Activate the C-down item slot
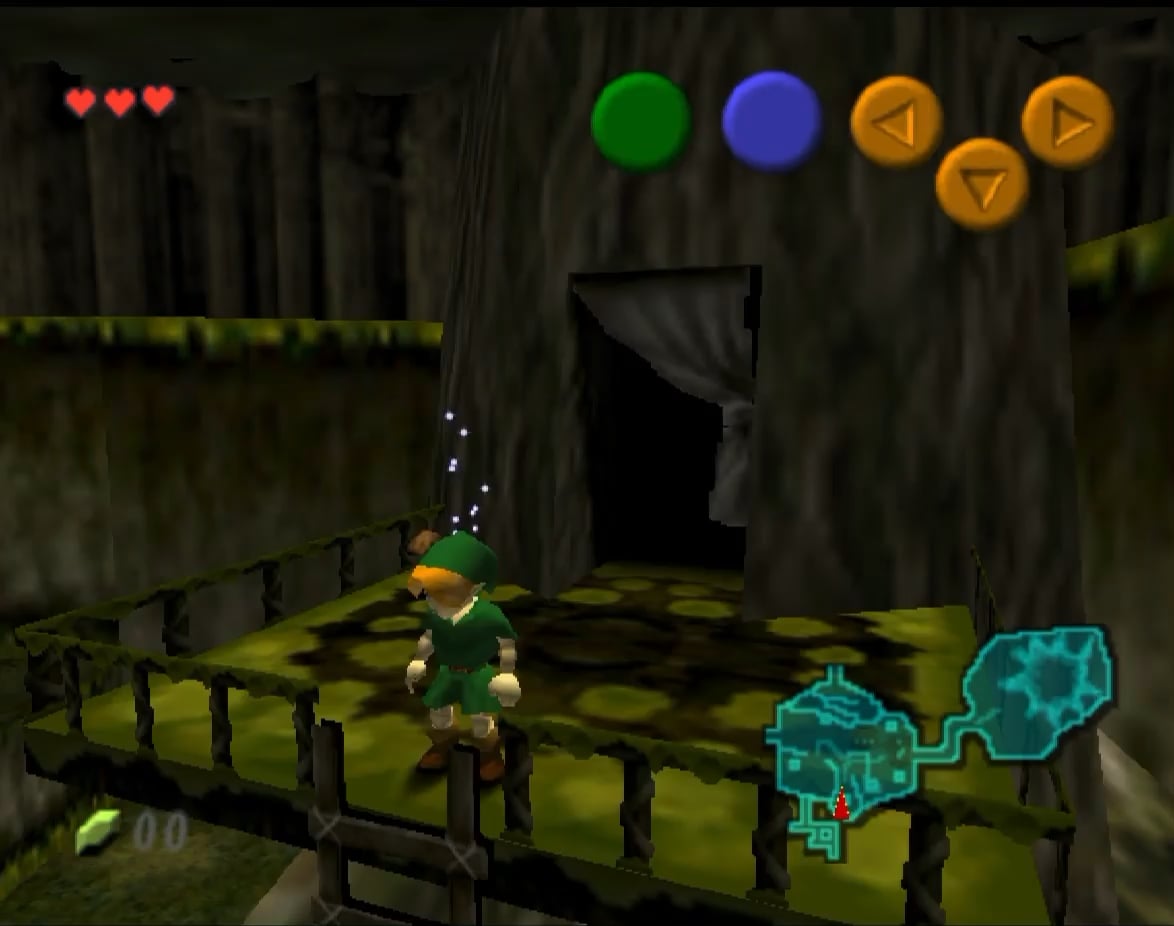 [981, 184]
